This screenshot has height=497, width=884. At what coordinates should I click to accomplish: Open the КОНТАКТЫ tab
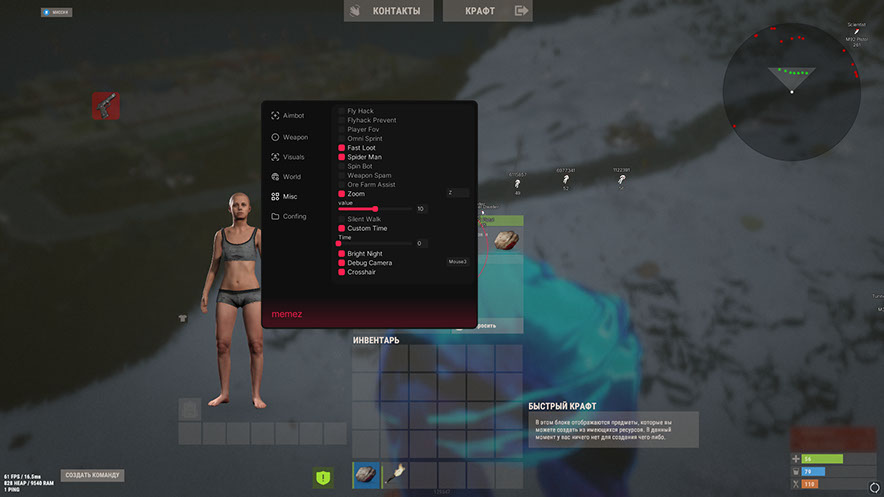(x=392, y=11)
